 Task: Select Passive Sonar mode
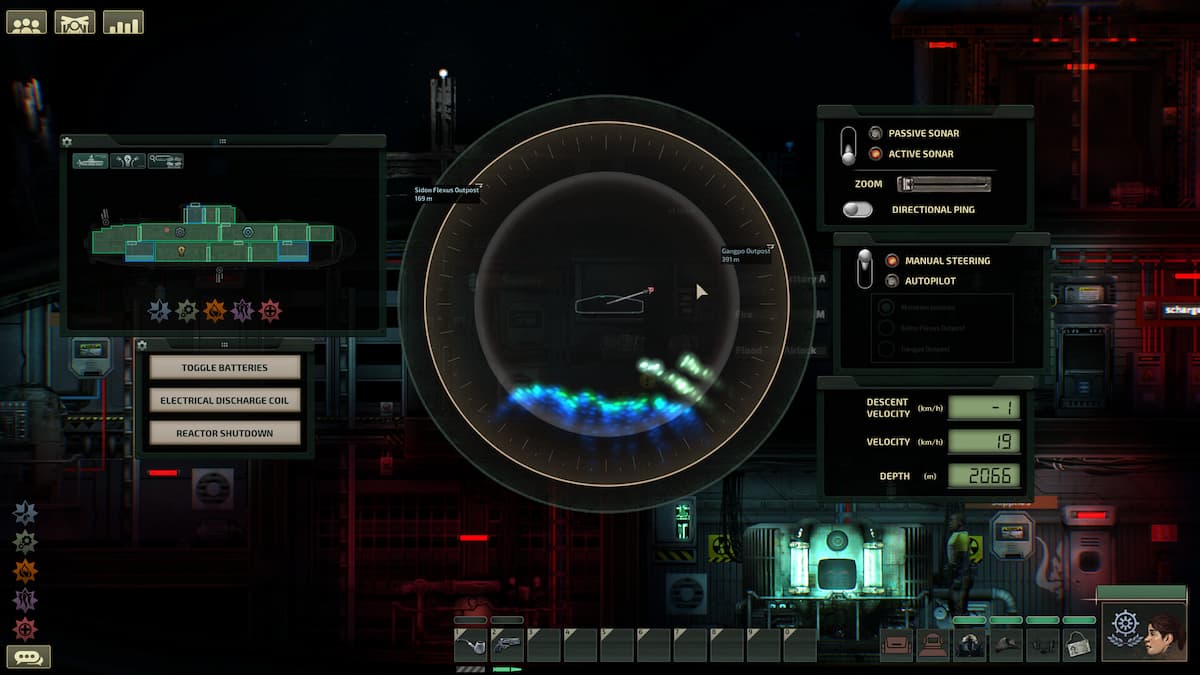pyautogui.click(x=876, y=133)
